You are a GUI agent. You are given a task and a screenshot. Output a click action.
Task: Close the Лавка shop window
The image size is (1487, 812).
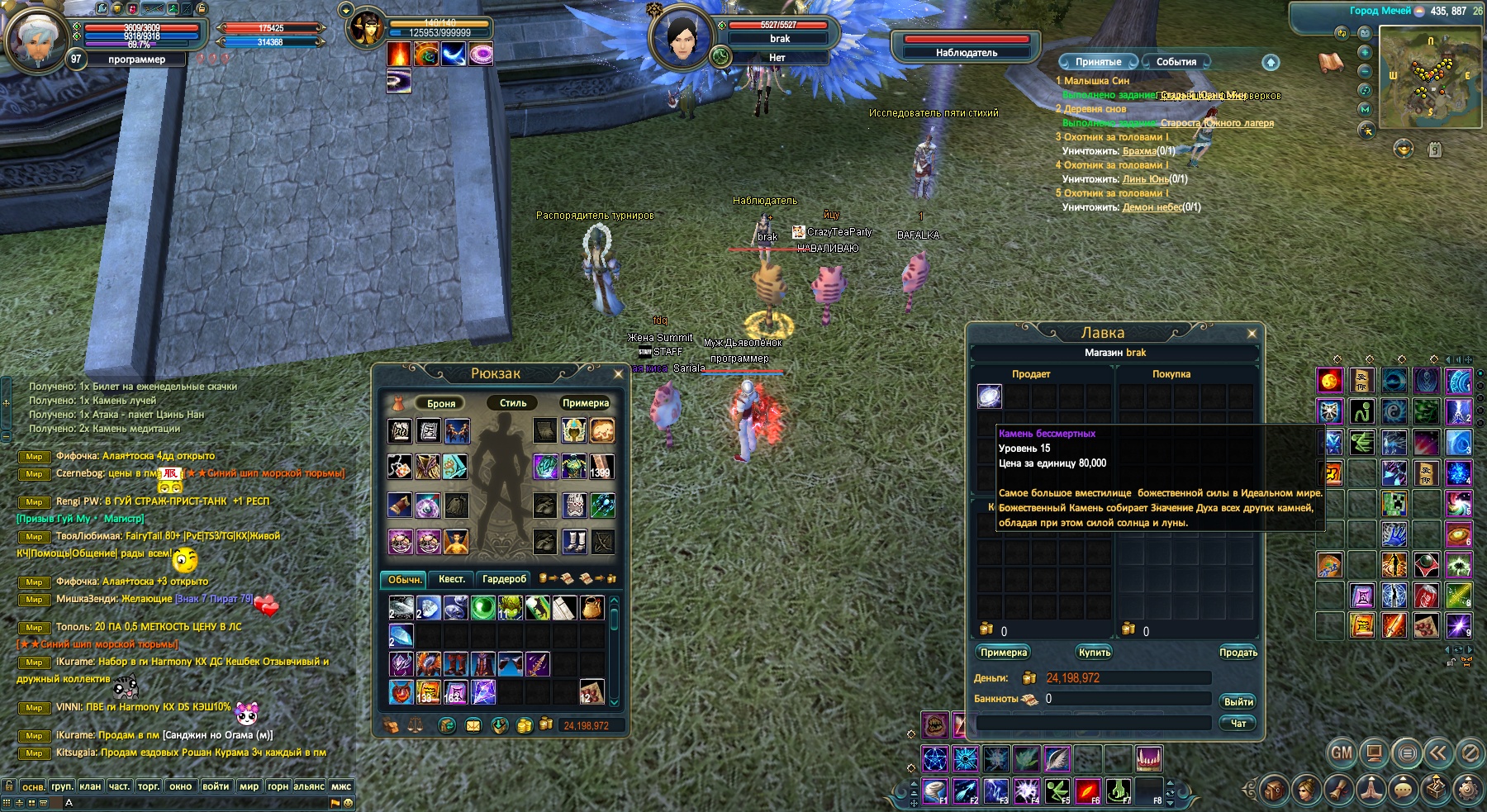click(1252, 334)
